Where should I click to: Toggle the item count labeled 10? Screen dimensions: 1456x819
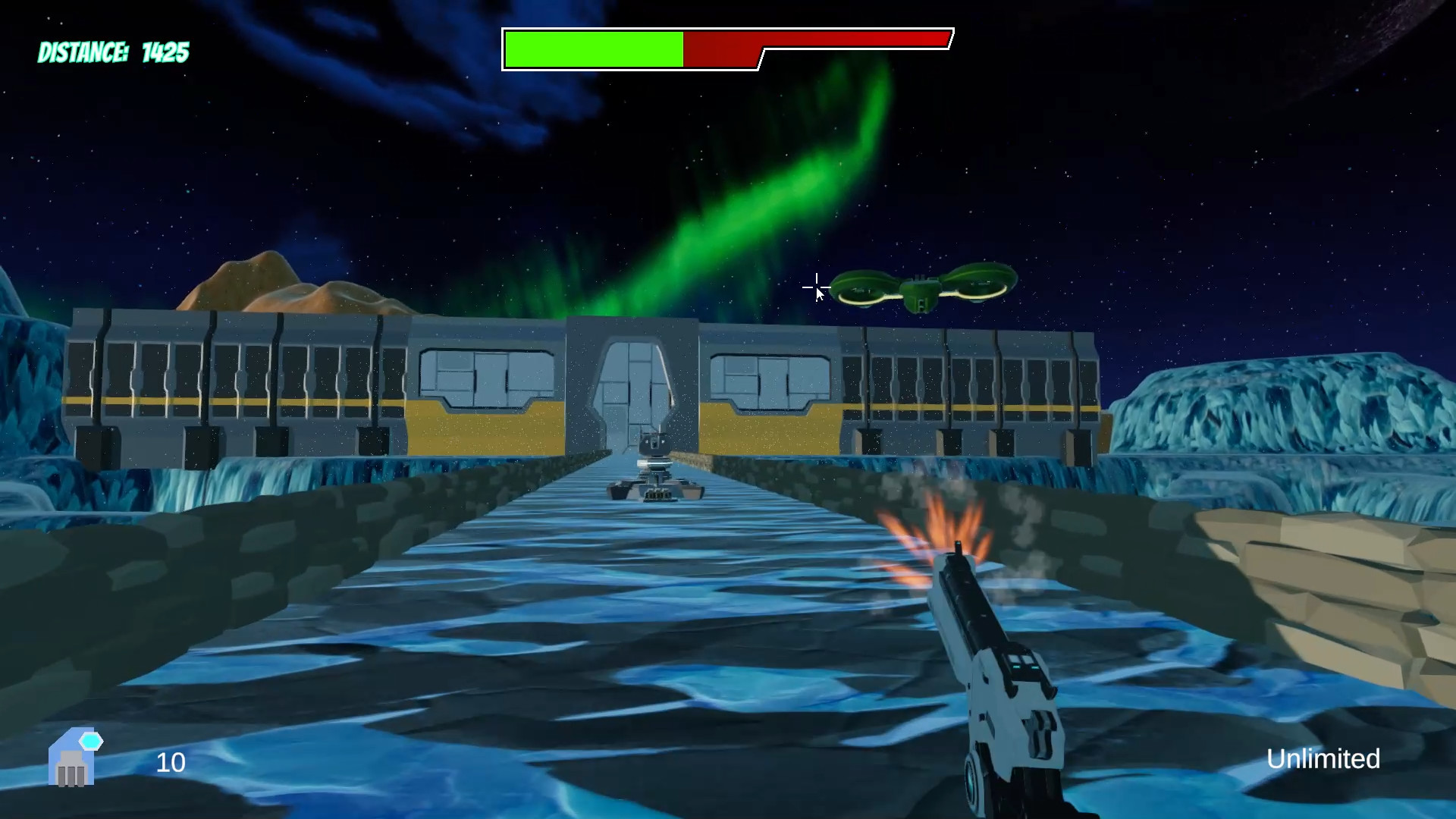point(170,763)
